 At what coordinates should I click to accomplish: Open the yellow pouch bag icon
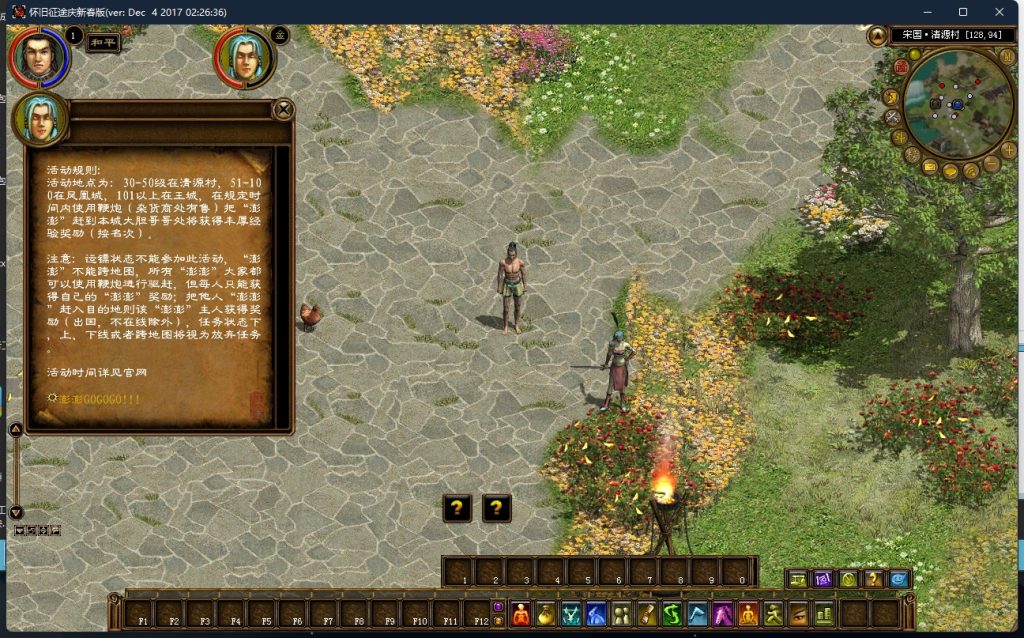pyautogui.click(x=546, y=613)
